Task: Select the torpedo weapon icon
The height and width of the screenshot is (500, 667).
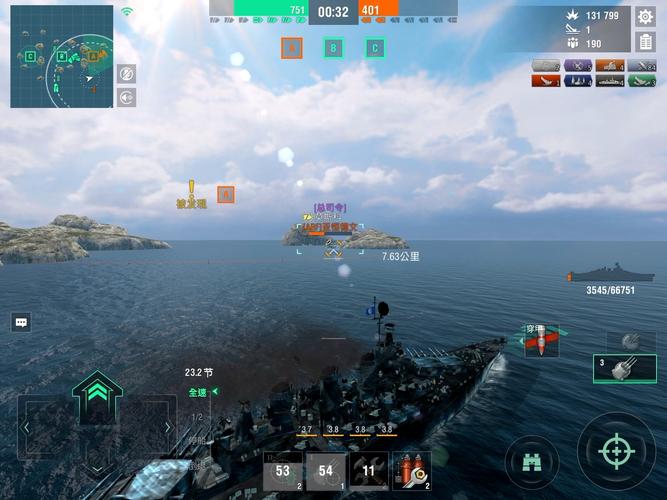Action: click(x=541, y=342)
